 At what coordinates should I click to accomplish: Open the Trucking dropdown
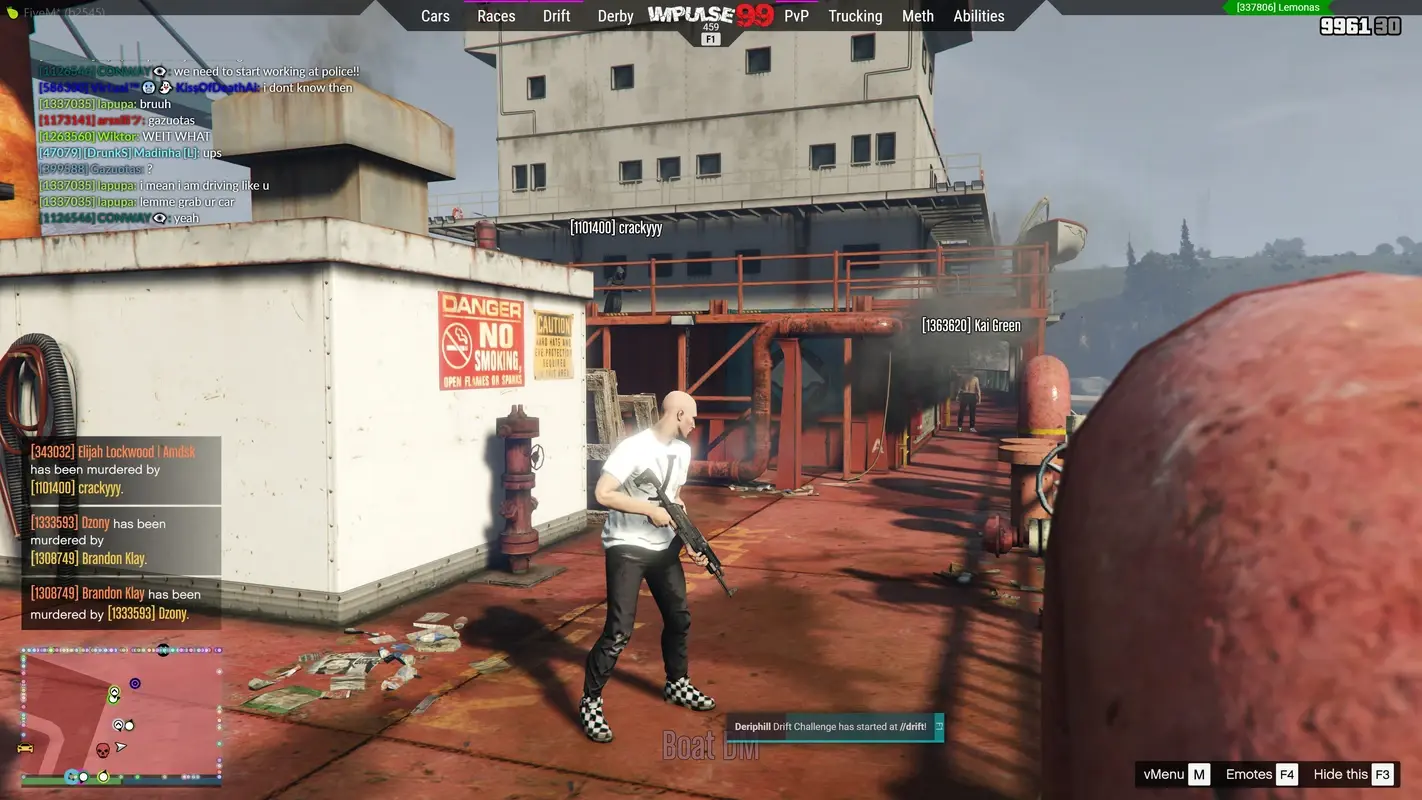point(854,16)
